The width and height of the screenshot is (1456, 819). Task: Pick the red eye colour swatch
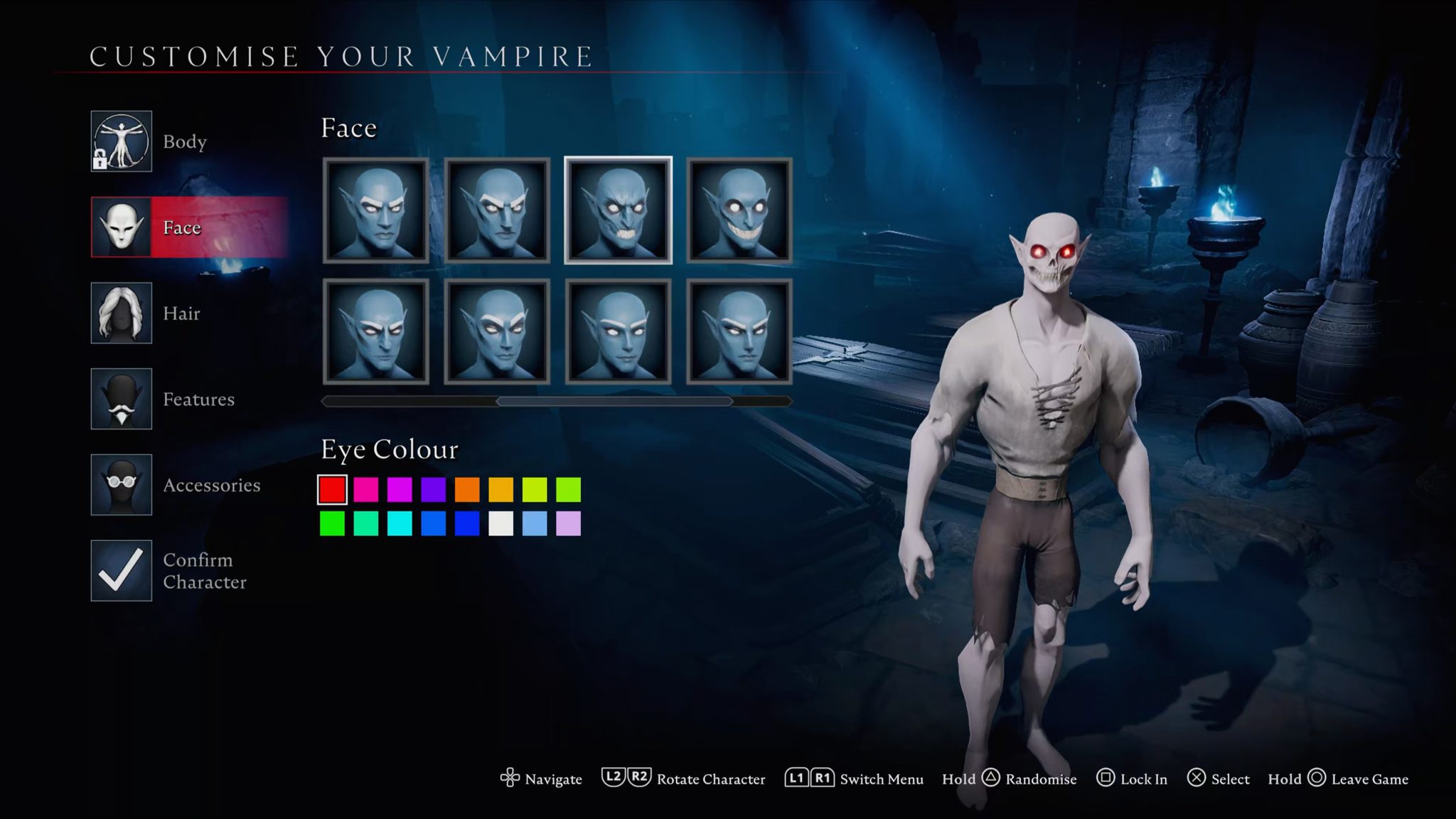(332, 490)
